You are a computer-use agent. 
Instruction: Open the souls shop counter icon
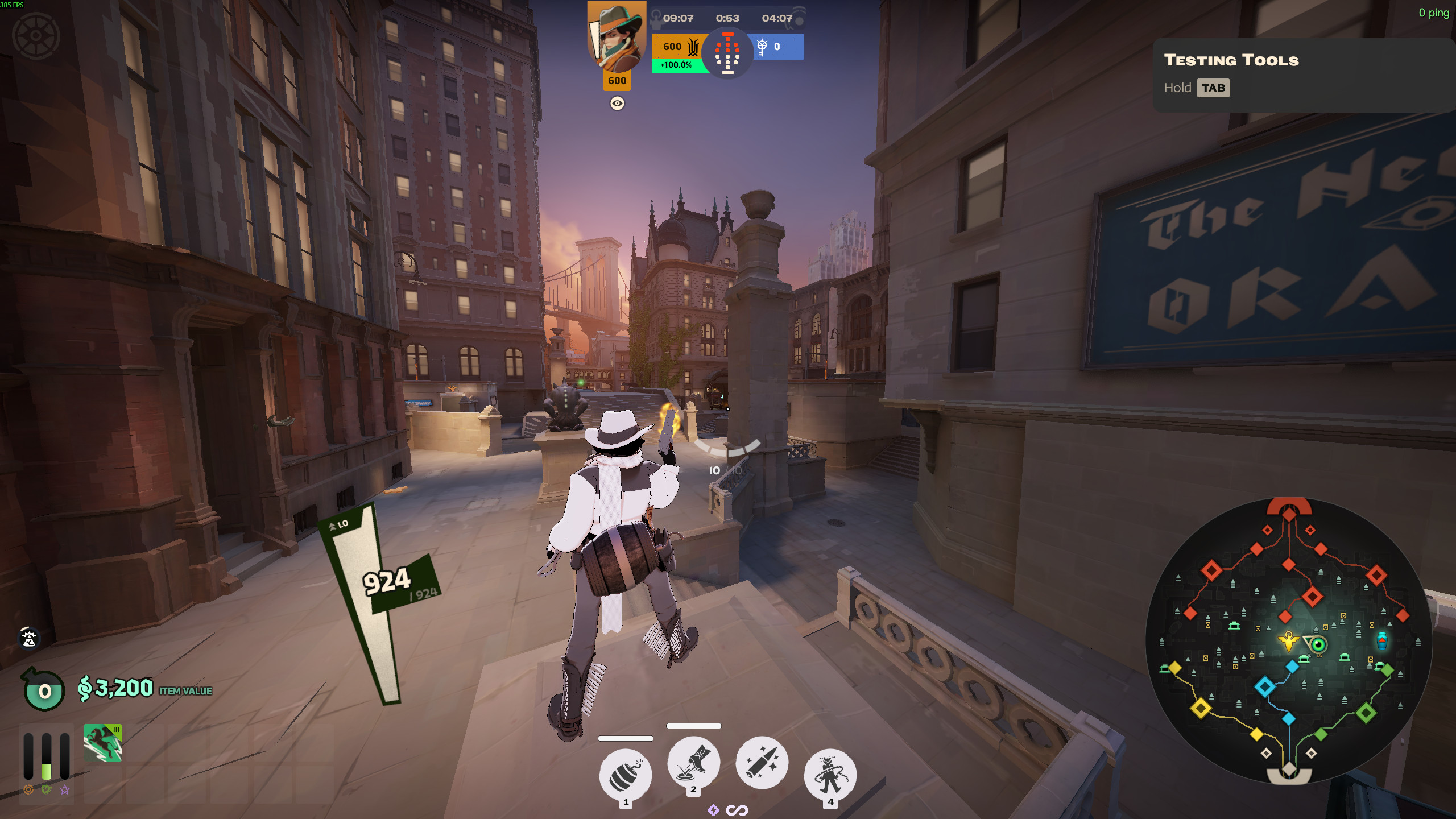click(44, 690)
